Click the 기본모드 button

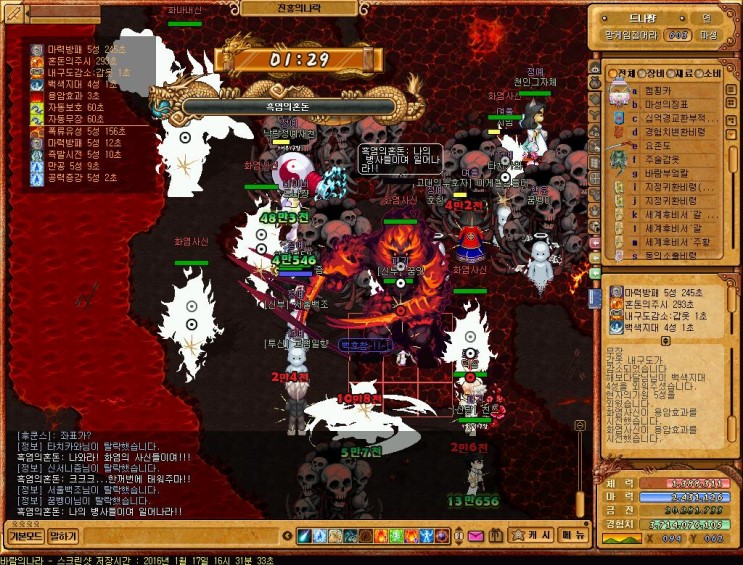click(x=25, y=536)
